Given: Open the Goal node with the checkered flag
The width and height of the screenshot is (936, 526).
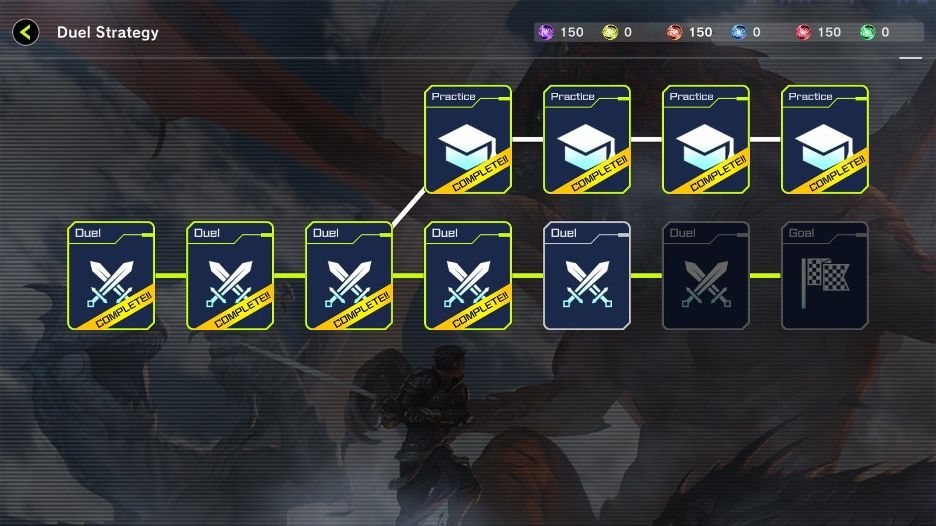Looking at the screenshot, I should [x=824, y=276].
